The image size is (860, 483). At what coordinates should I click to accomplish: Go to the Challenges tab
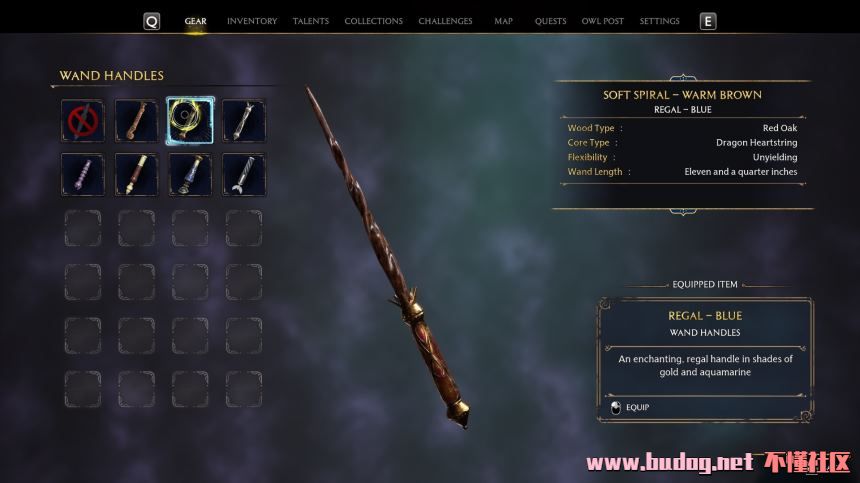445,21
